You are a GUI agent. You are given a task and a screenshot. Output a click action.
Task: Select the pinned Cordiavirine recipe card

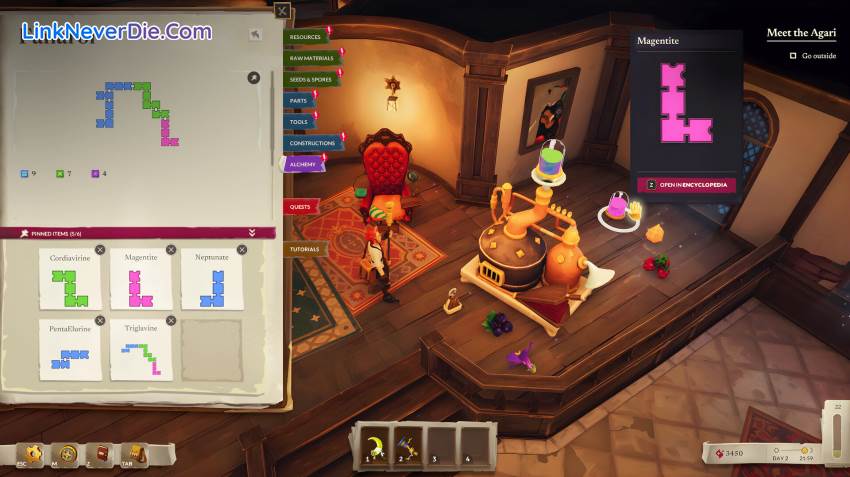pos(70,280)
